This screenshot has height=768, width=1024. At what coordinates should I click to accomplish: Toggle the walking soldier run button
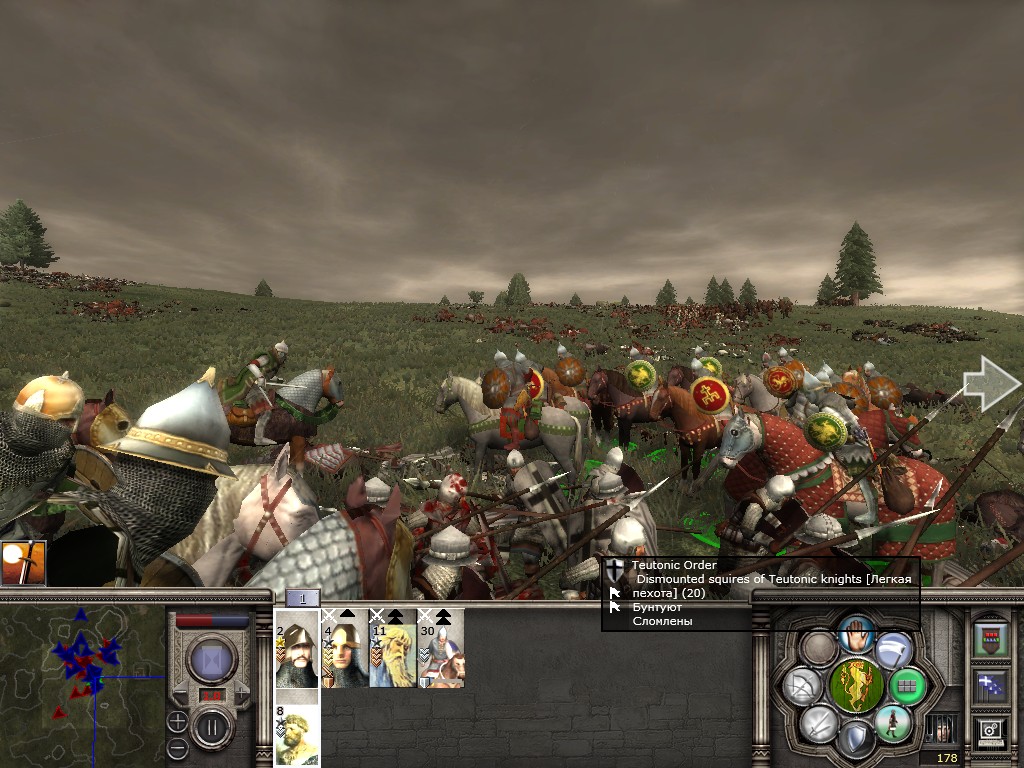coord(892,722)
